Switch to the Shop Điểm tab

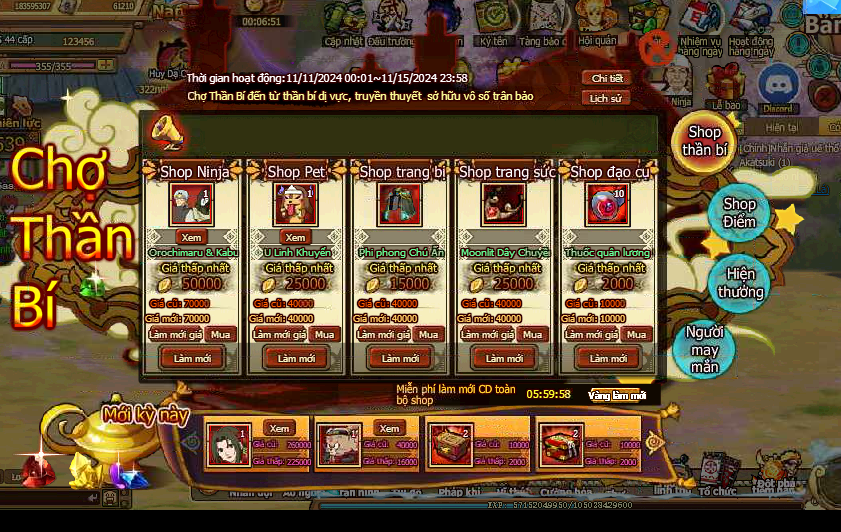[x=739, y=213]
